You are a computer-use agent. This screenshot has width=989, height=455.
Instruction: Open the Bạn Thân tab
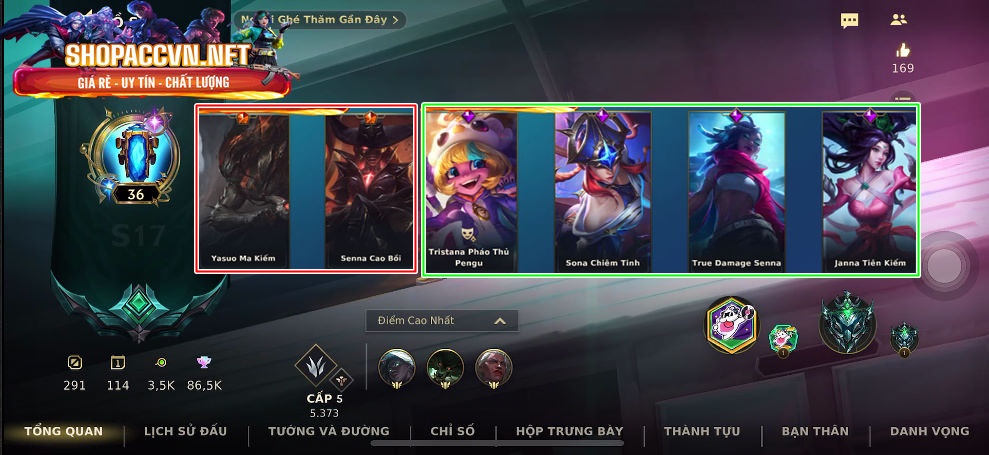coord(815,431)
